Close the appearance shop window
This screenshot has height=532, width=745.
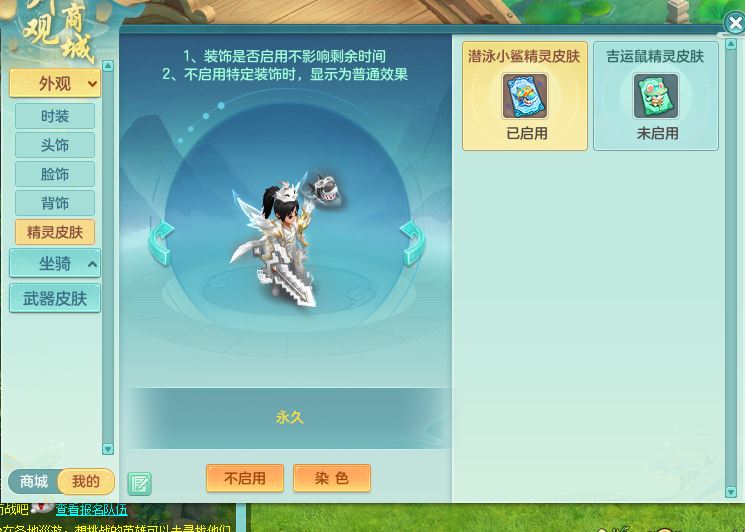coord(732,25)
